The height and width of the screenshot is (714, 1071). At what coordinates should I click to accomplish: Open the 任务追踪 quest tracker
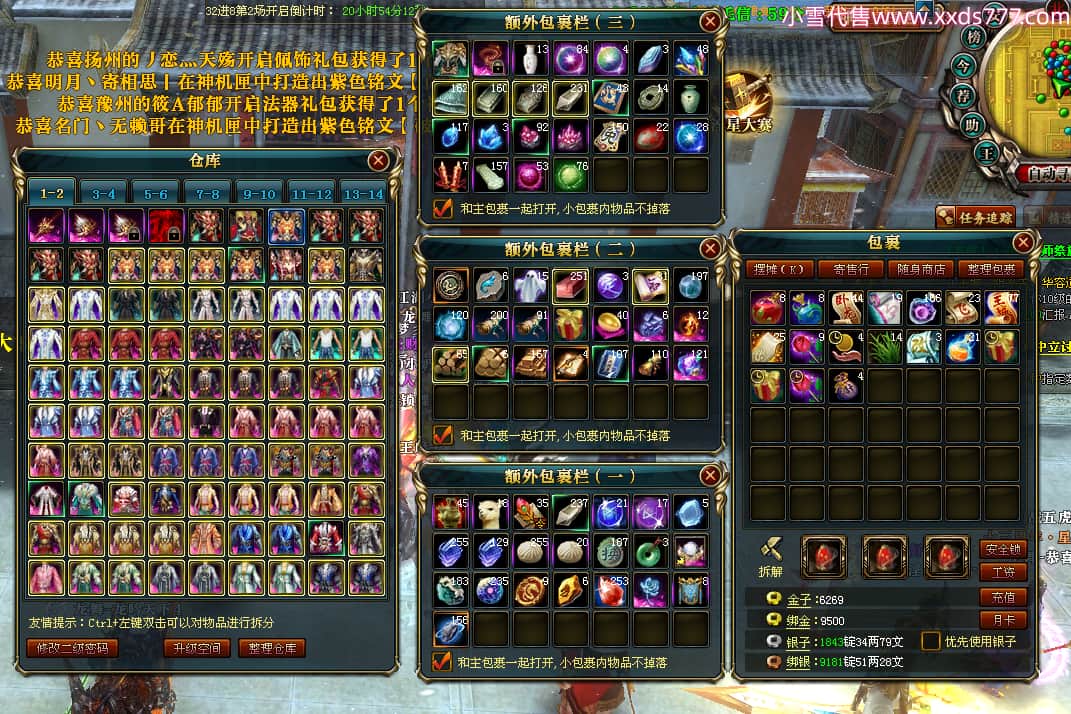pyautogui.click(x=974, y=216)
